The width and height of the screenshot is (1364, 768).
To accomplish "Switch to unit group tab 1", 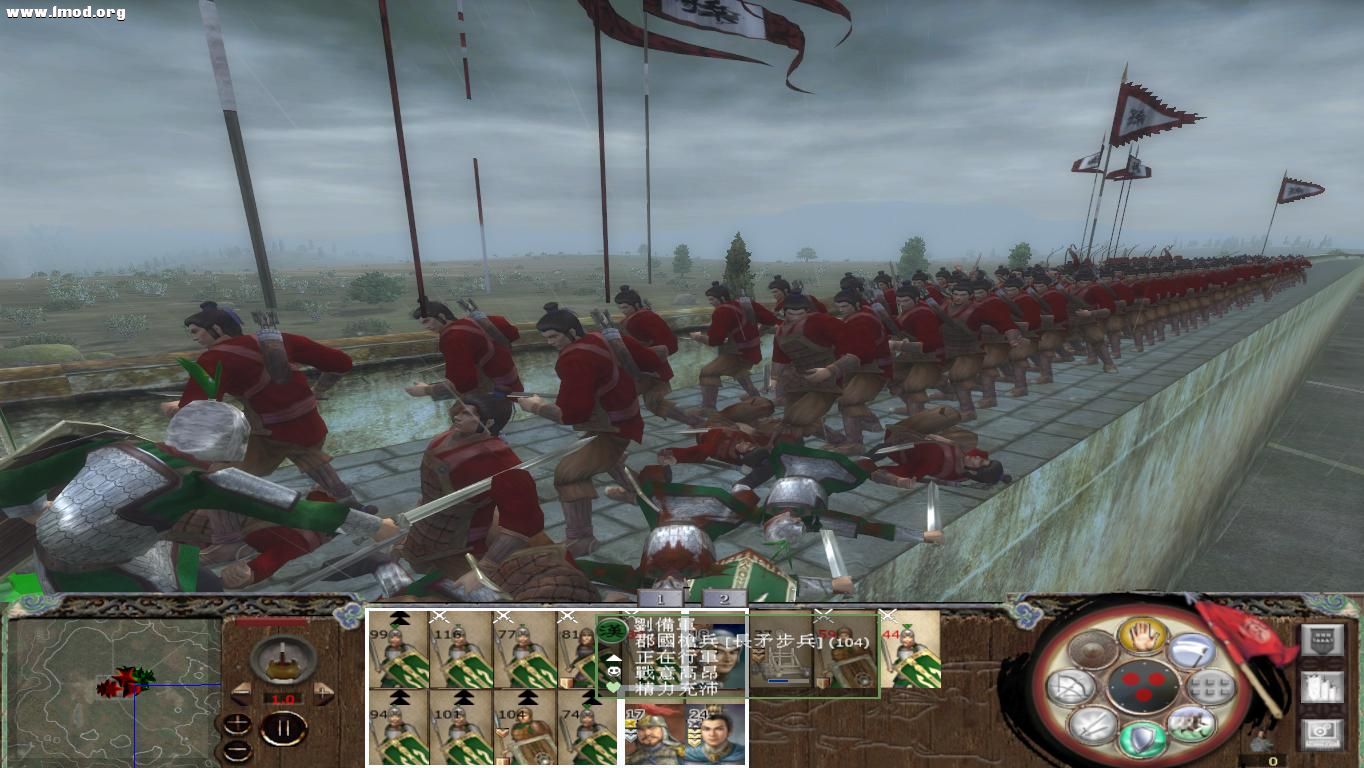I will tap(660, 596).
